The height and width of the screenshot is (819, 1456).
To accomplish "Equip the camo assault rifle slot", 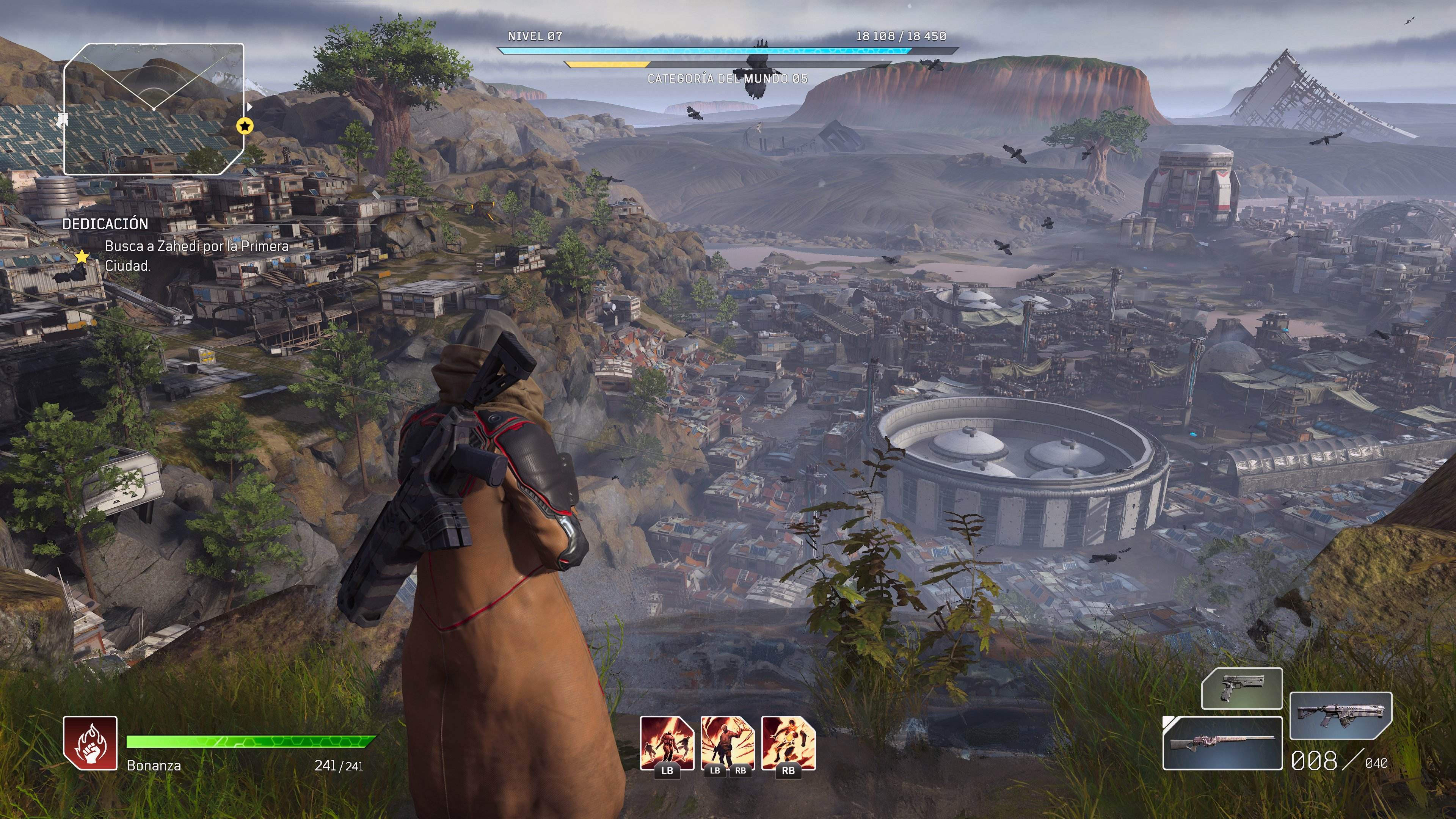I will pyautogui.click(x=1341, y=715).
